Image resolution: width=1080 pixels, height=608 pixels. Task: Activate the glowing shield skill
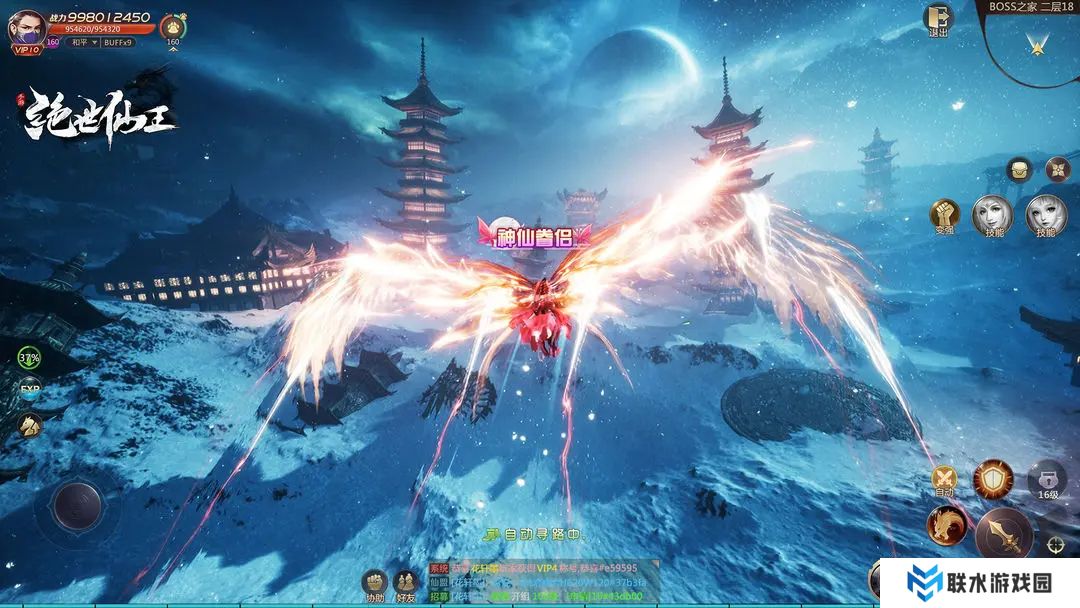(993, 480)
